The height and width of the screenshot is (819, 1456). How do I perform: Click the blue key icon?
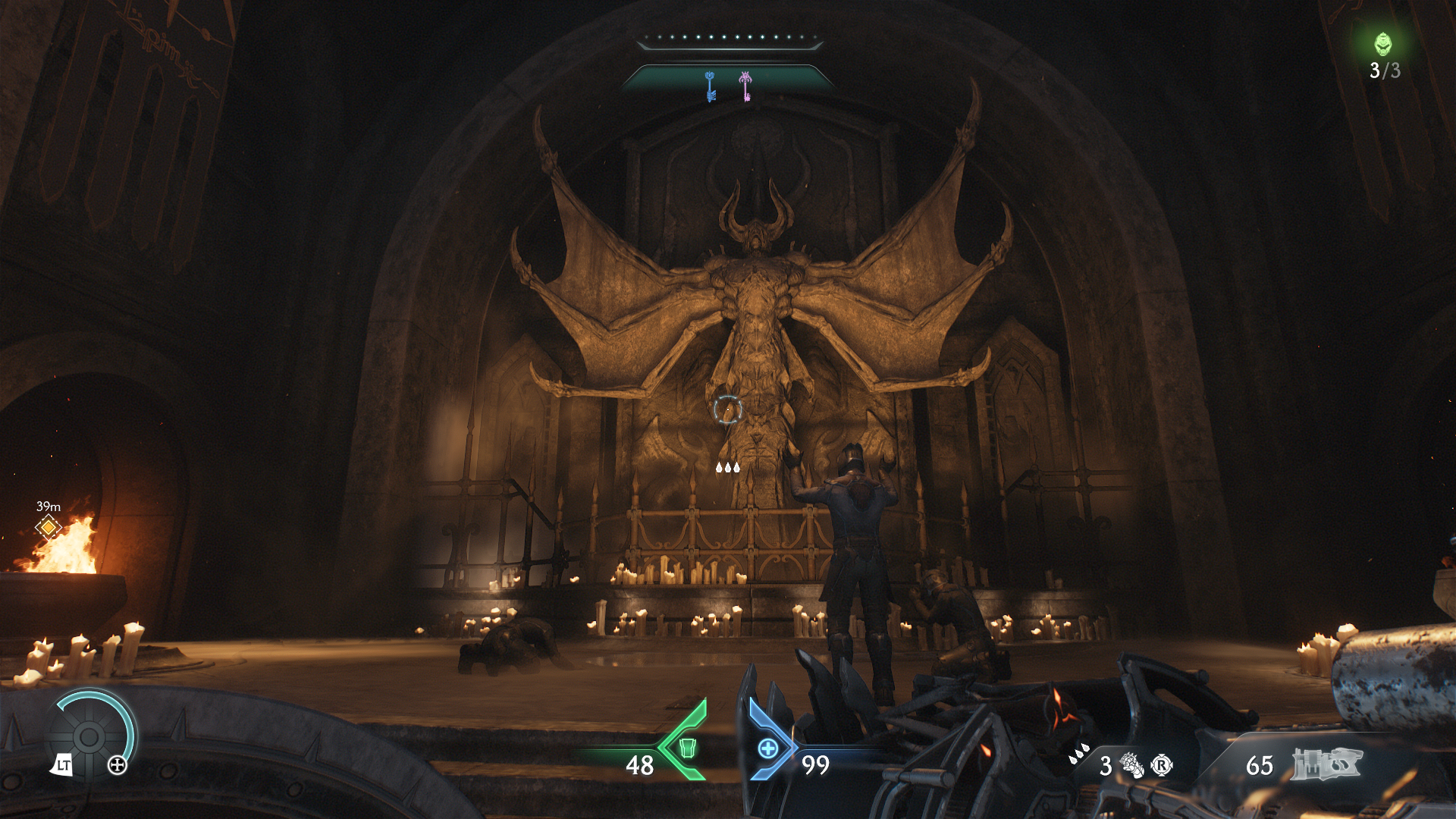[711, 86]
